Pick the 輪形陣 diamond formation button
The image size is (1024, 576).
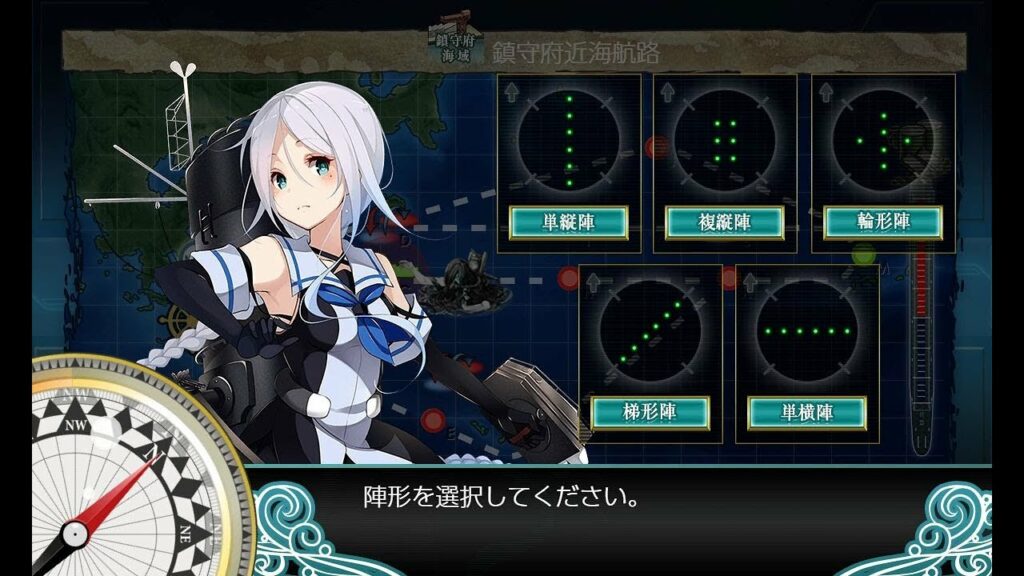tap(882, 222)
